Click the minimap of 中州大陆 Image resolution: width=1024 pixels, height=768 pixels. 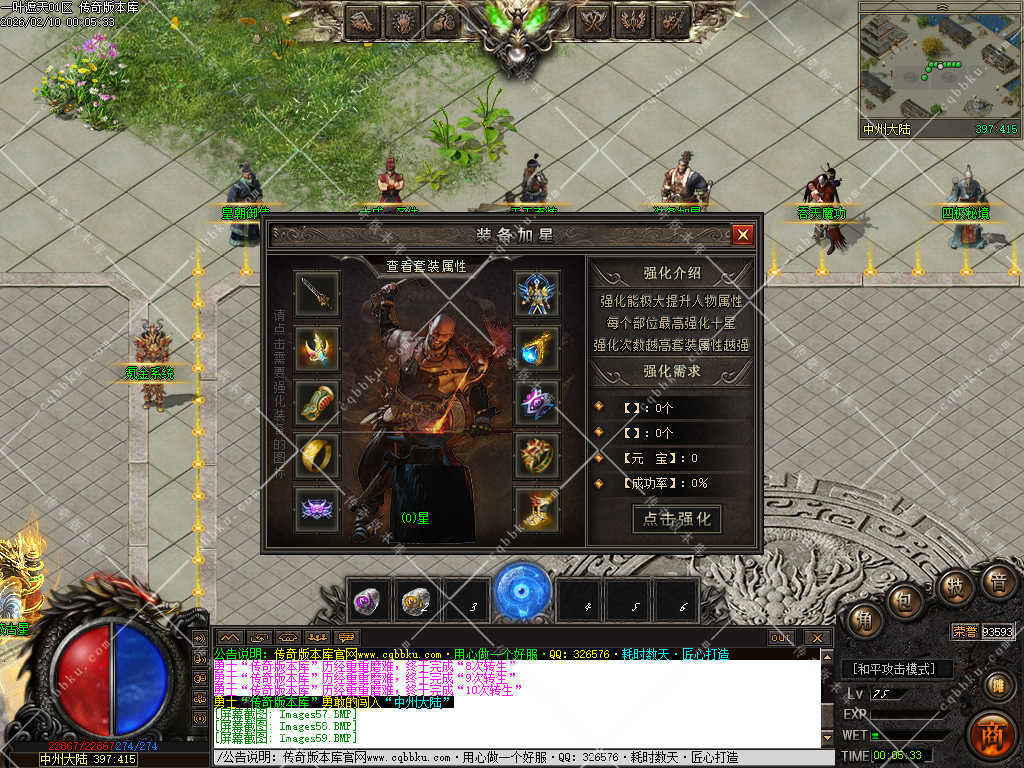(939, 67)
